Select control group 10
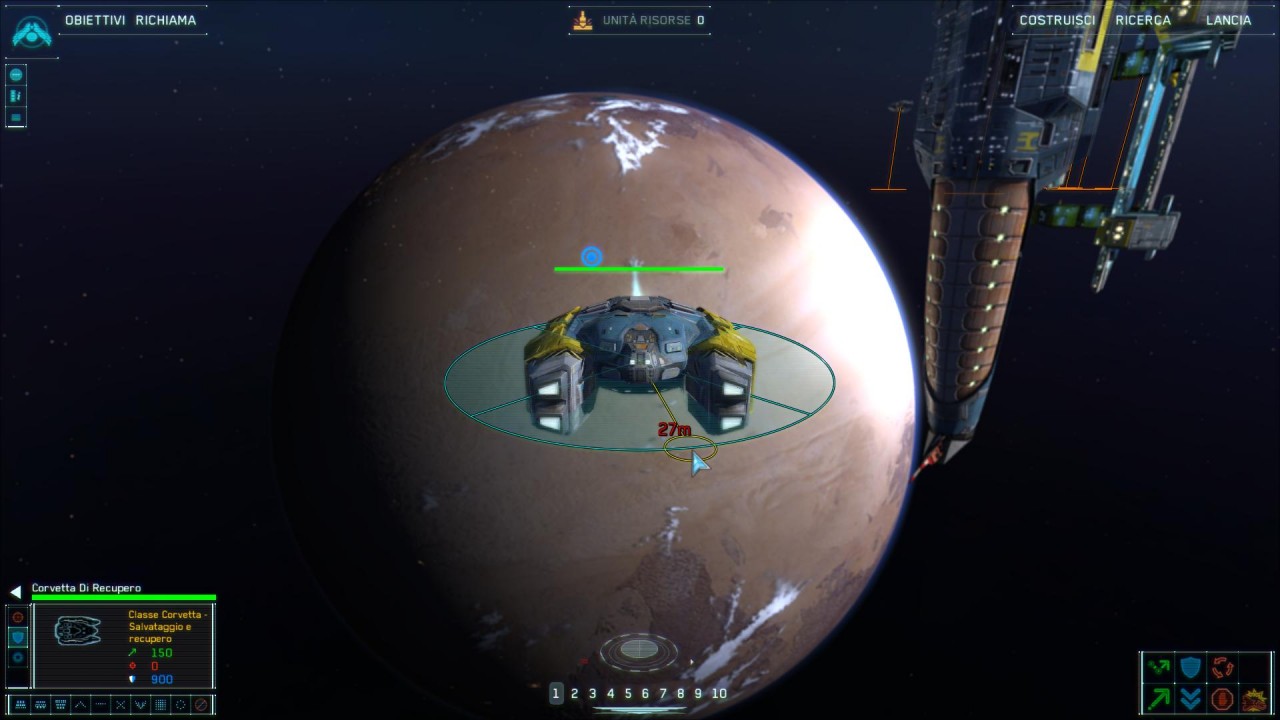The width and height of the screenshot is (1280, 720). pos(718,693)
